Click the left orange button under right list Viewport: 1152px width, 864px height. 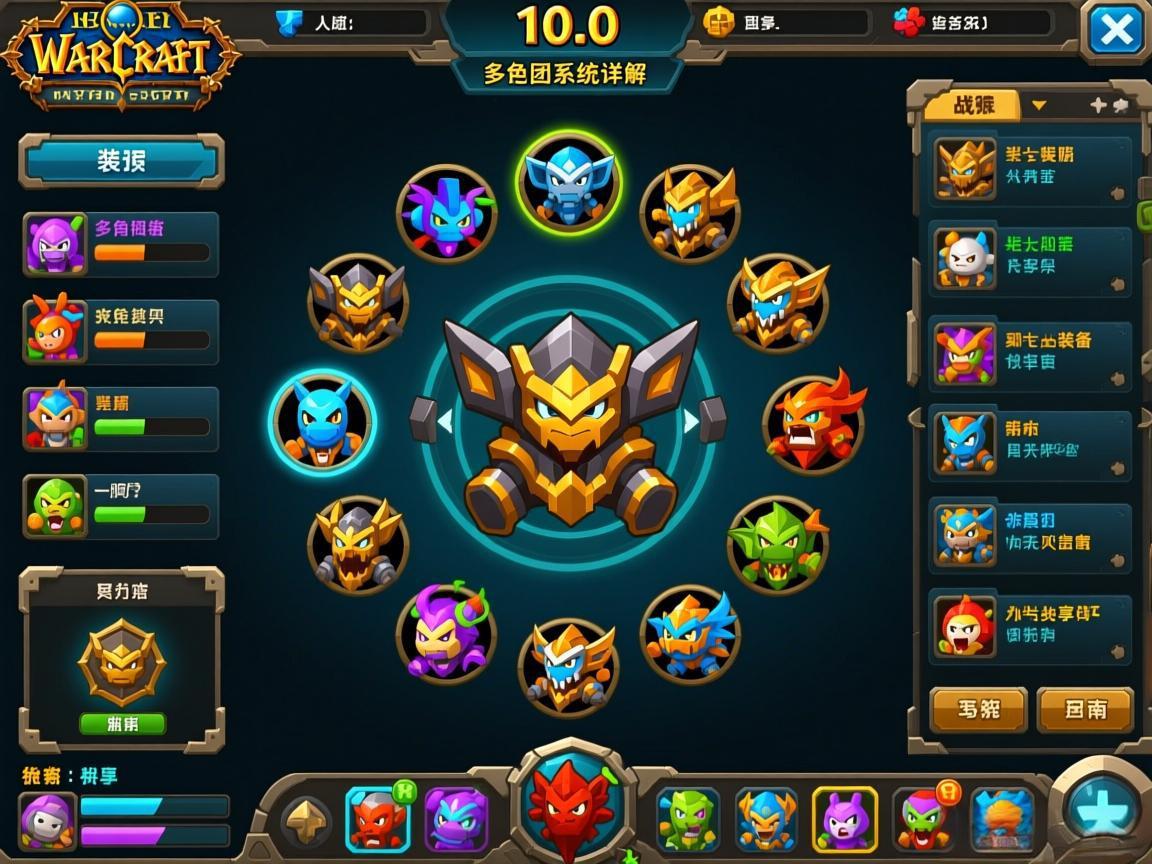(x=978, y=710)
